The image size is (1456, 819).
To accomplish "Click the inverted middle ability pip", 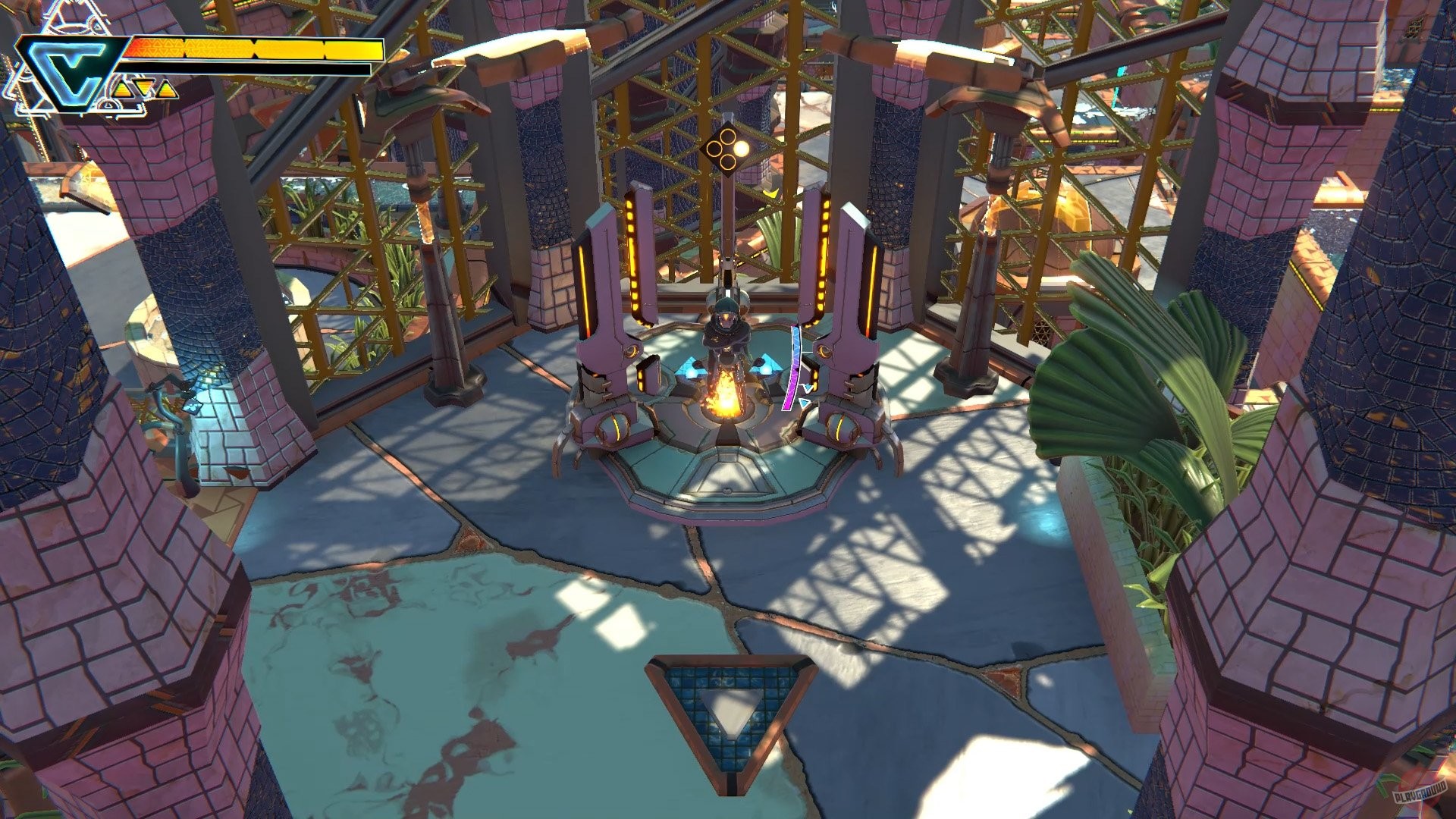I will click(x=143, y=86).
